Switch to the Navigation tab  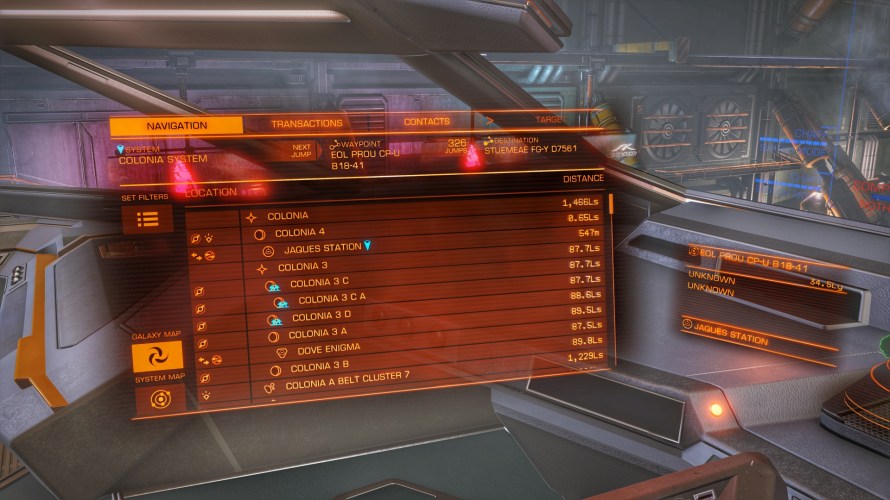(x=176, y=125)
